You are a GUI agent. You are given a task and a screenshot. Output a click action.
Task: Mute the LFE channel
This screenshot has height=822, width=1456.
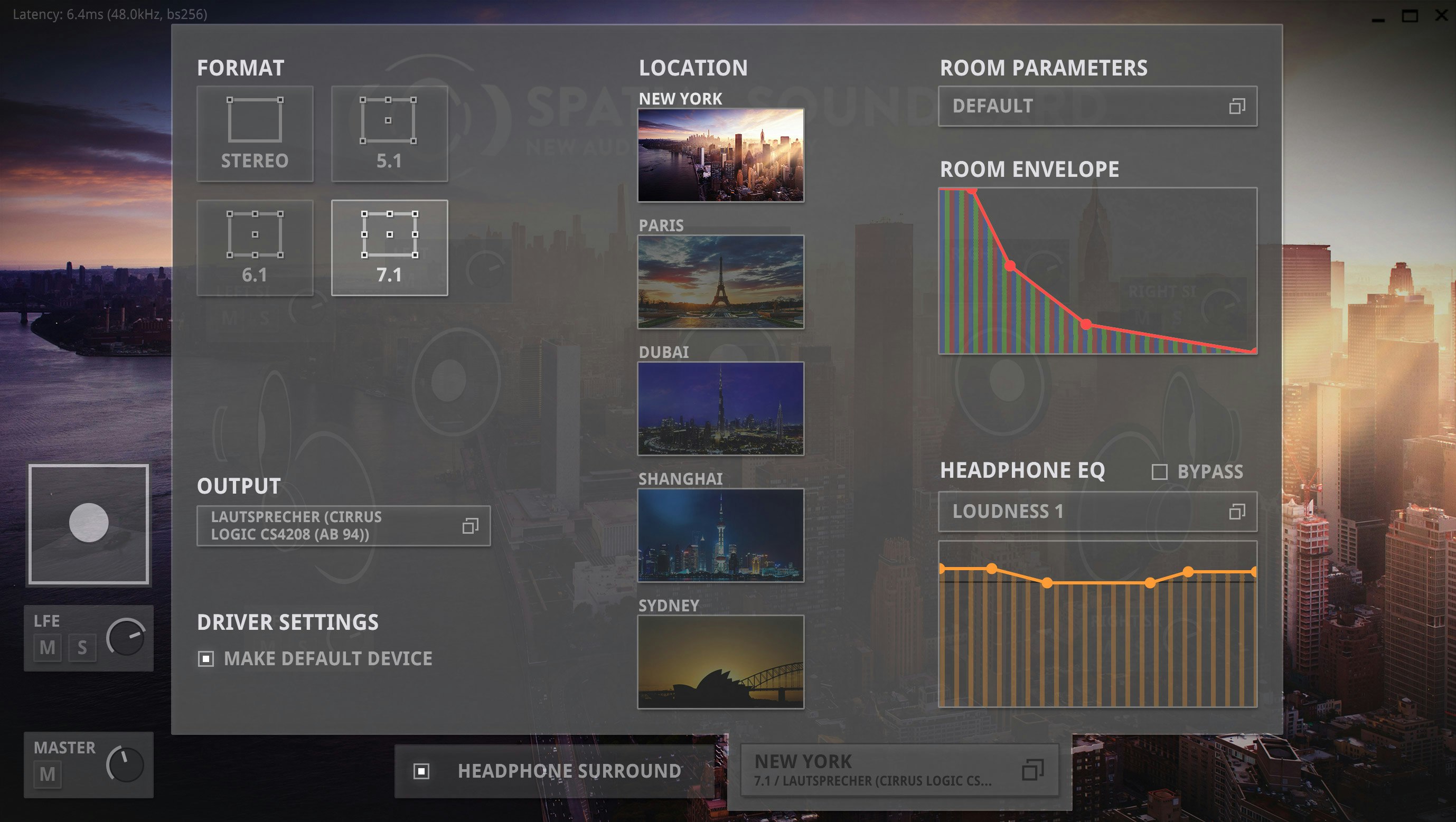(x=48, y=648)
